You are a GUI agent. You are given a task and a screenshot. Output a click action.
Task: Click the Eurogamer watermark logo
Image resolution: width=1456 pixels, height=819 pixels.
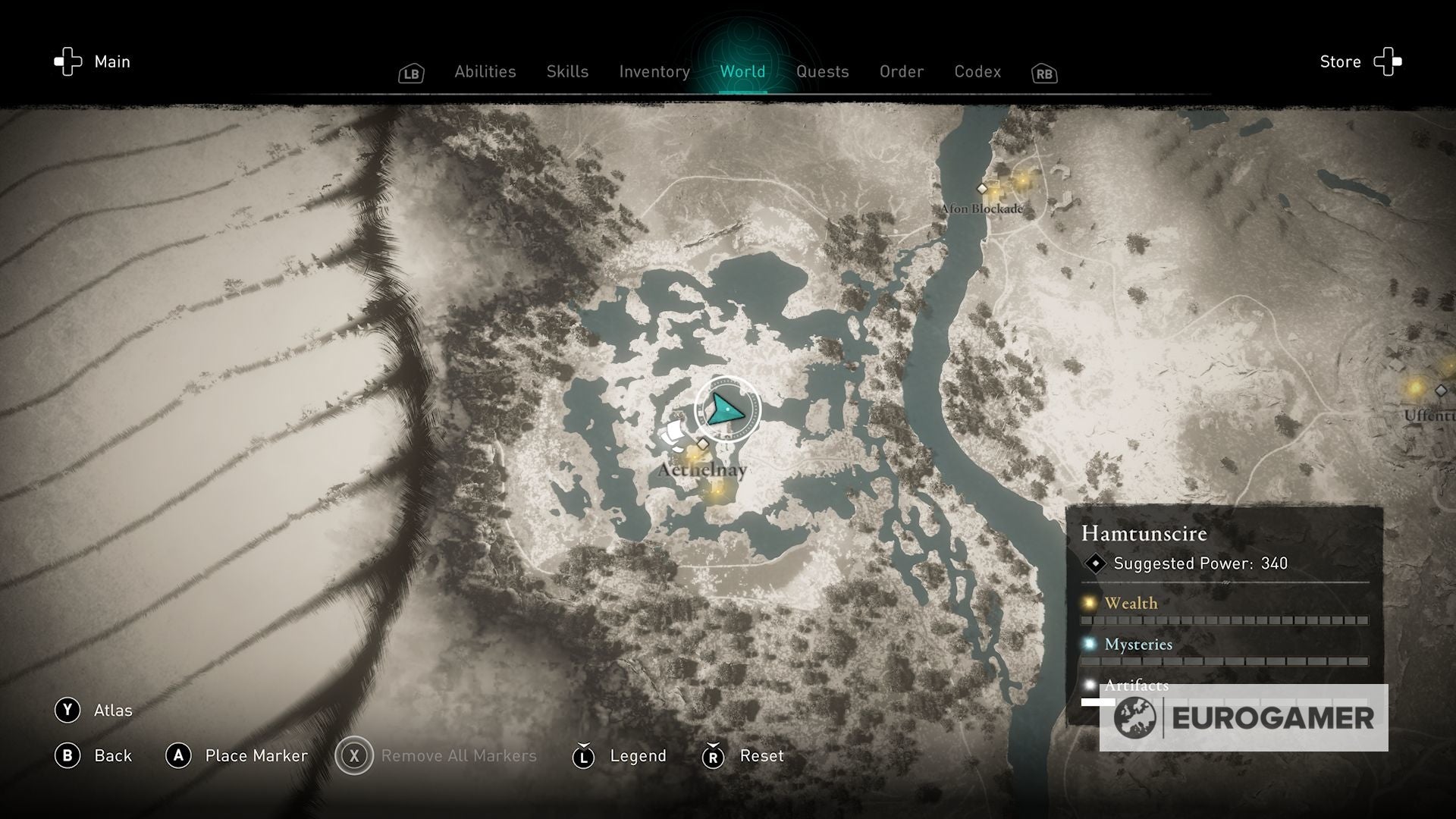pyautogui.click(x=1244, y=717)
